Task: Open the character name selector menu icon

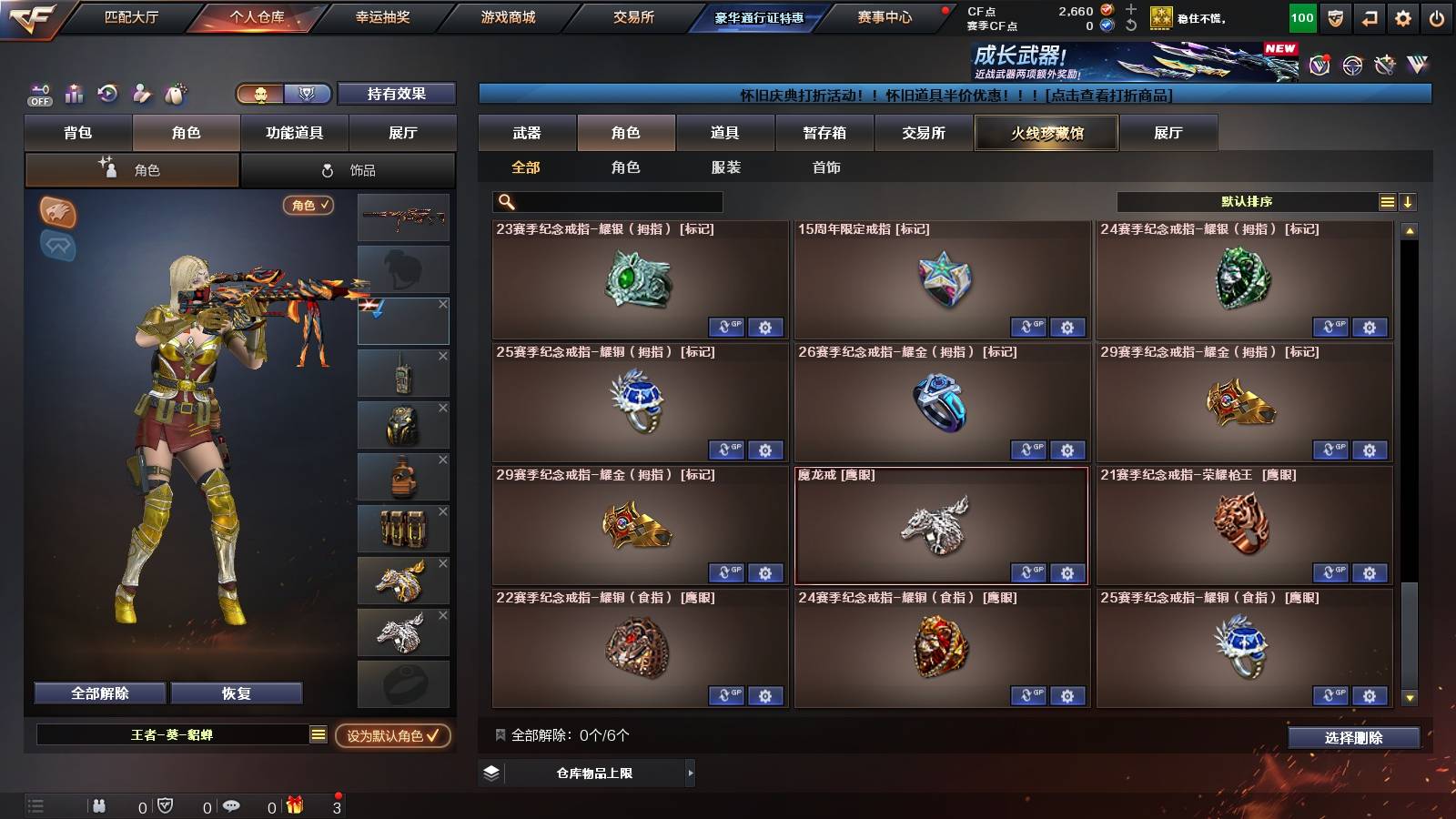Action: click(x=316, y=735)
